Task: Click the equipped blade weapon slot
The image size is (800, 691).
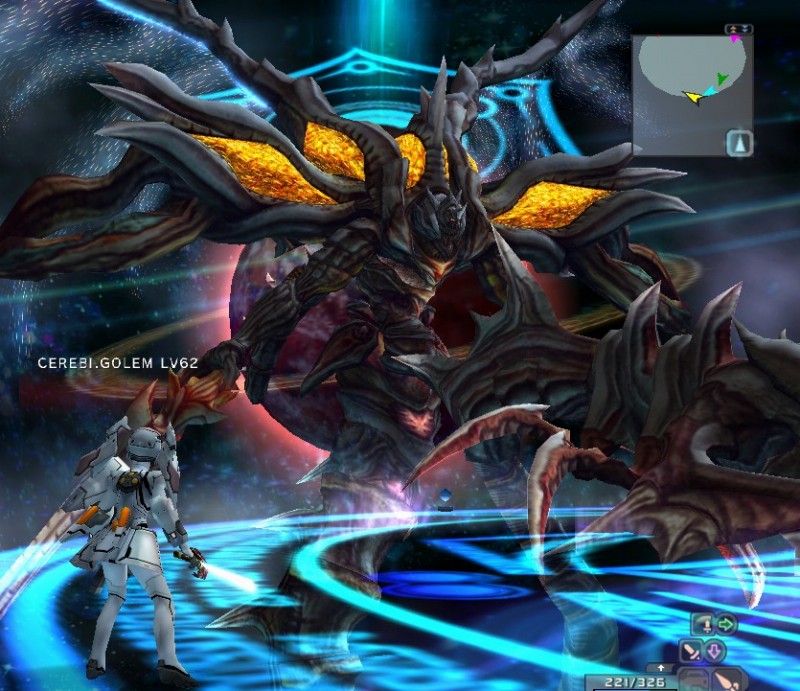Action: 728,680
